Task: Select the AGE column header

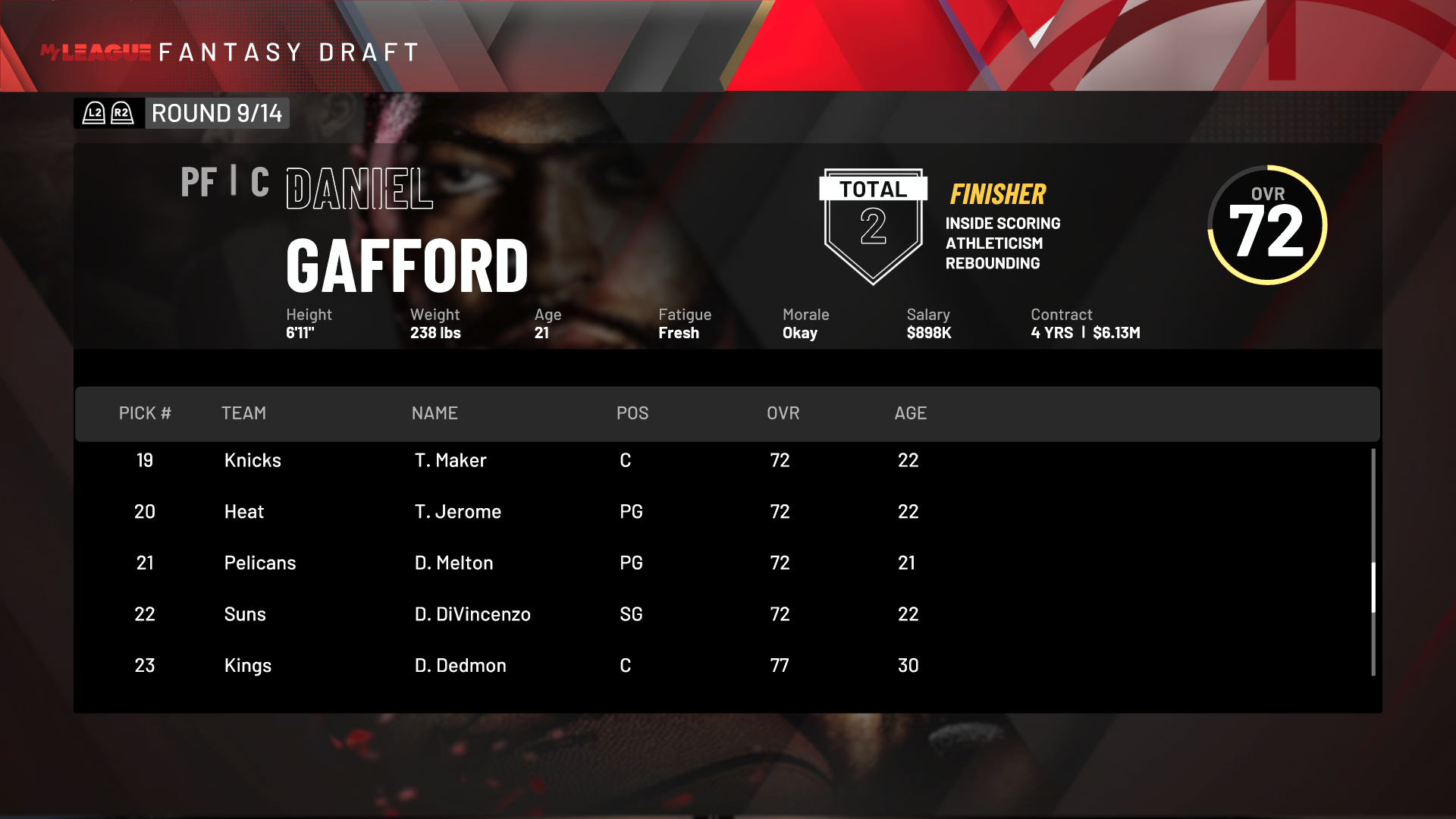Action: (910, 413)
